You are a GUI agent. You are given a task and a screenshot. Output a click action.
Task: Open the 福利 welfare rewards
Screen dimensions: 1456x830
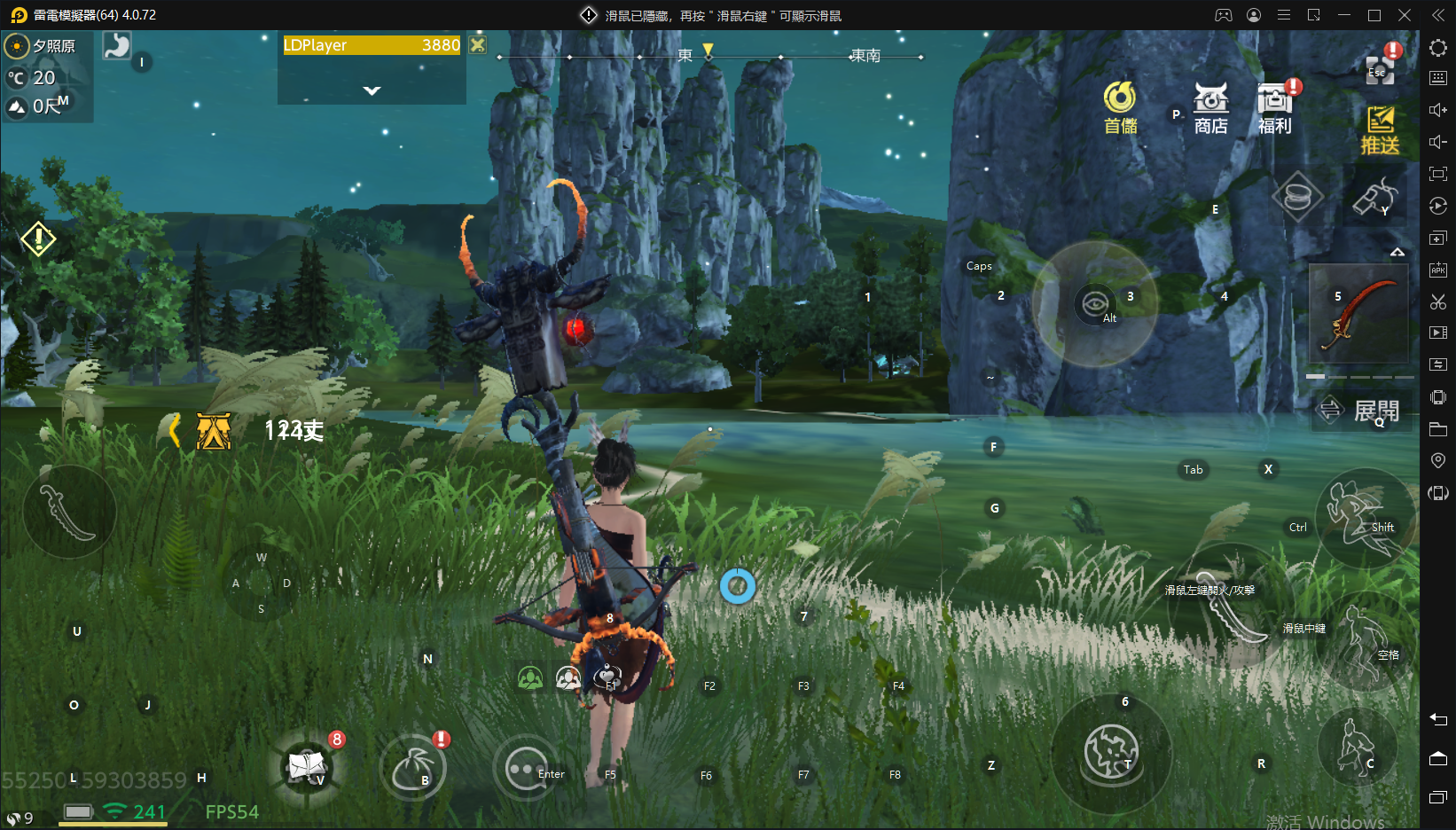point(1275,108)
